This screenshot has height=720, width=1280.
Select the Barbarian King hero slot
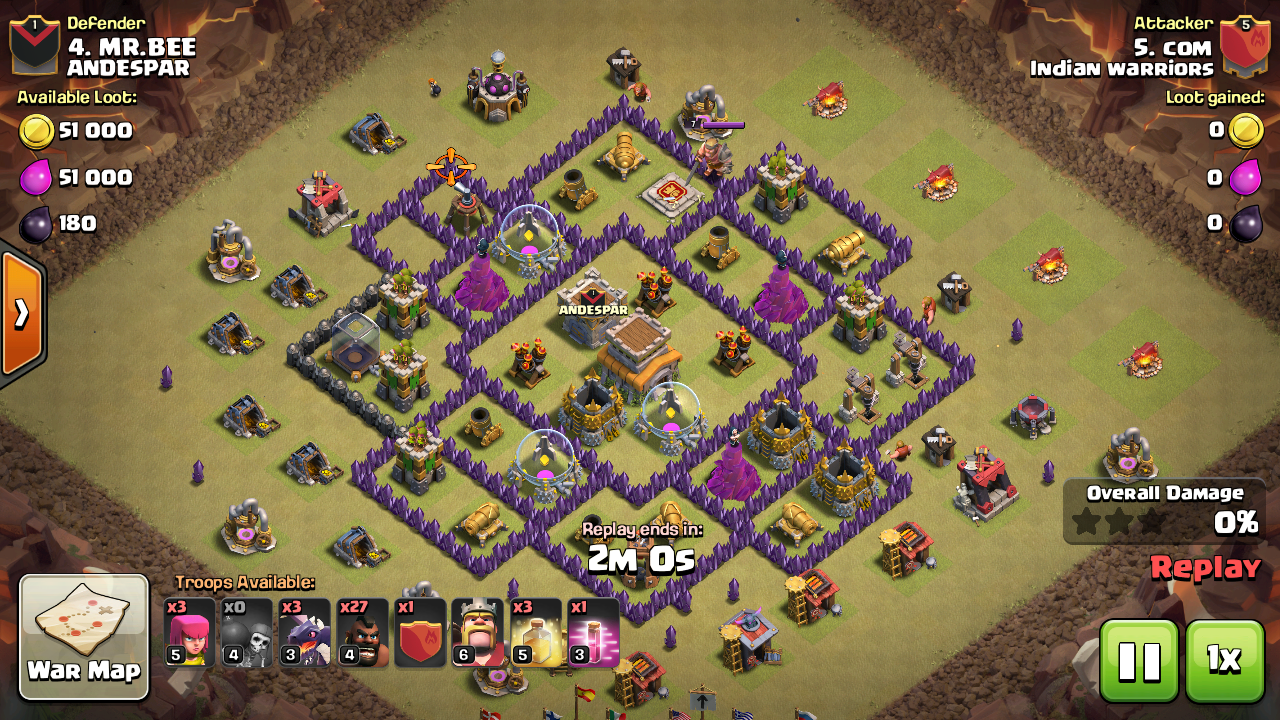477,632
